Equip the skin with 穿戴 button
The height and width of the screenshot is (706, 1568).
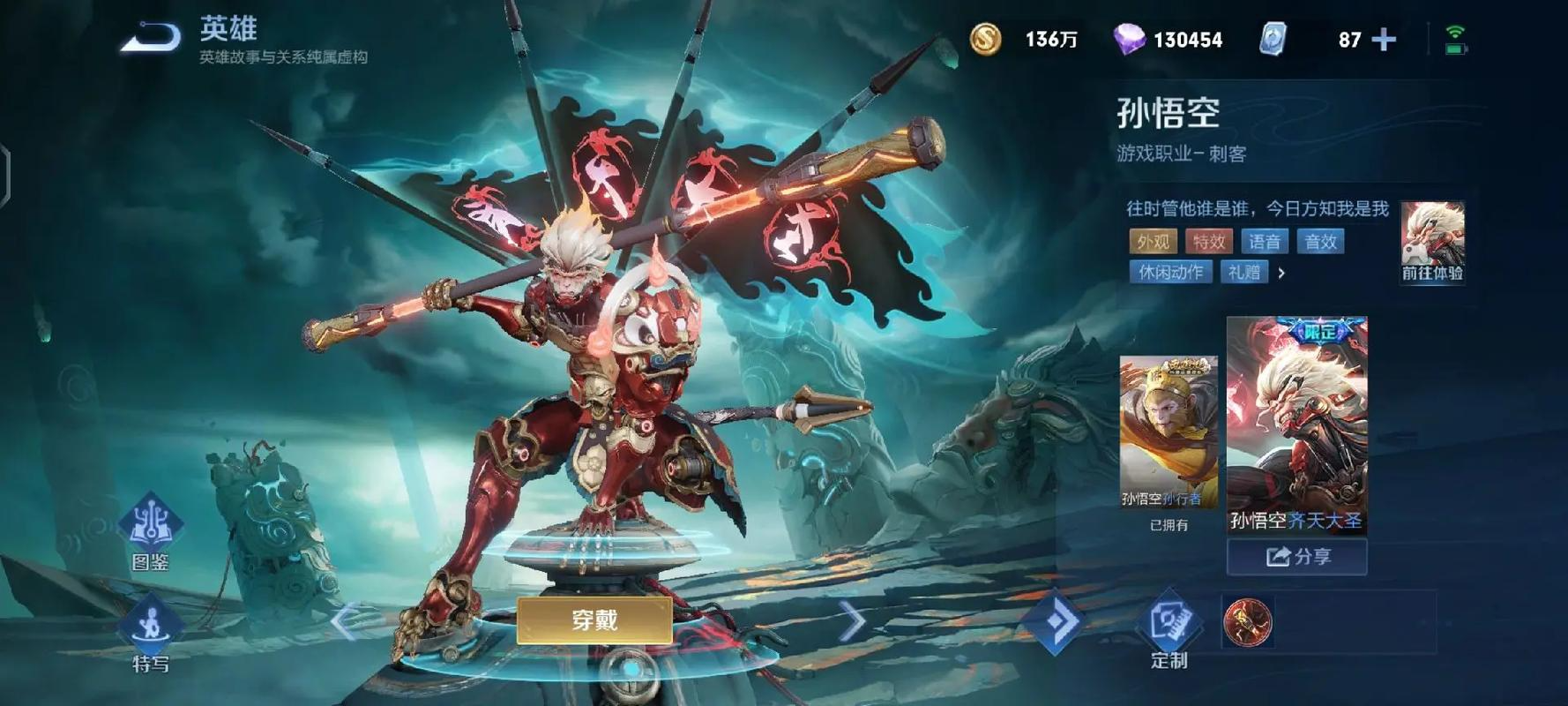(594, 620)
